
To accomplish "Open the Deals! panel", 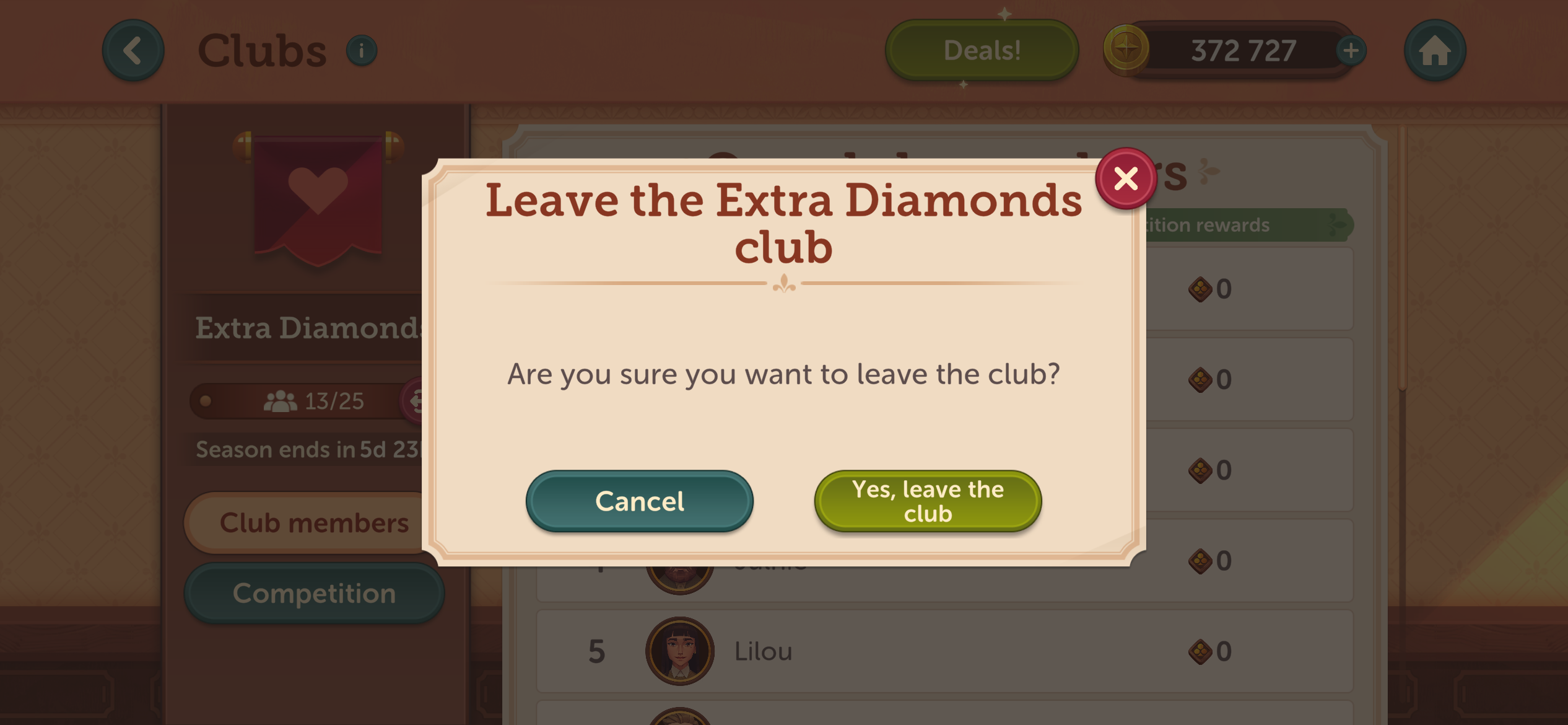I will (981, 50).
